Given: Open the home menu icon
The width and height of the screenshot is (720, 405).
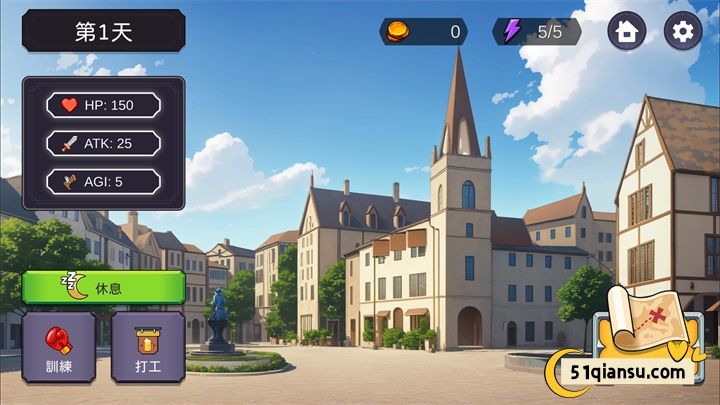Looking at the screenshot, I should (x=627, y=31).
